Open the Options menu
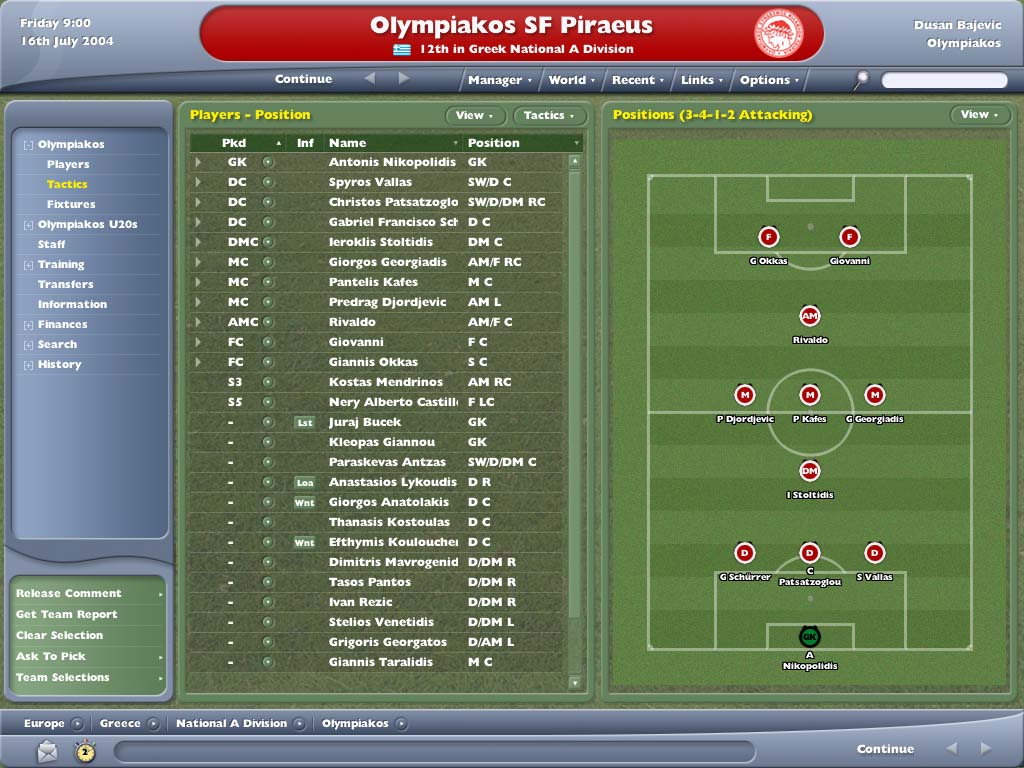Viewport: 1024px width, 768px height. coord(769,80)
